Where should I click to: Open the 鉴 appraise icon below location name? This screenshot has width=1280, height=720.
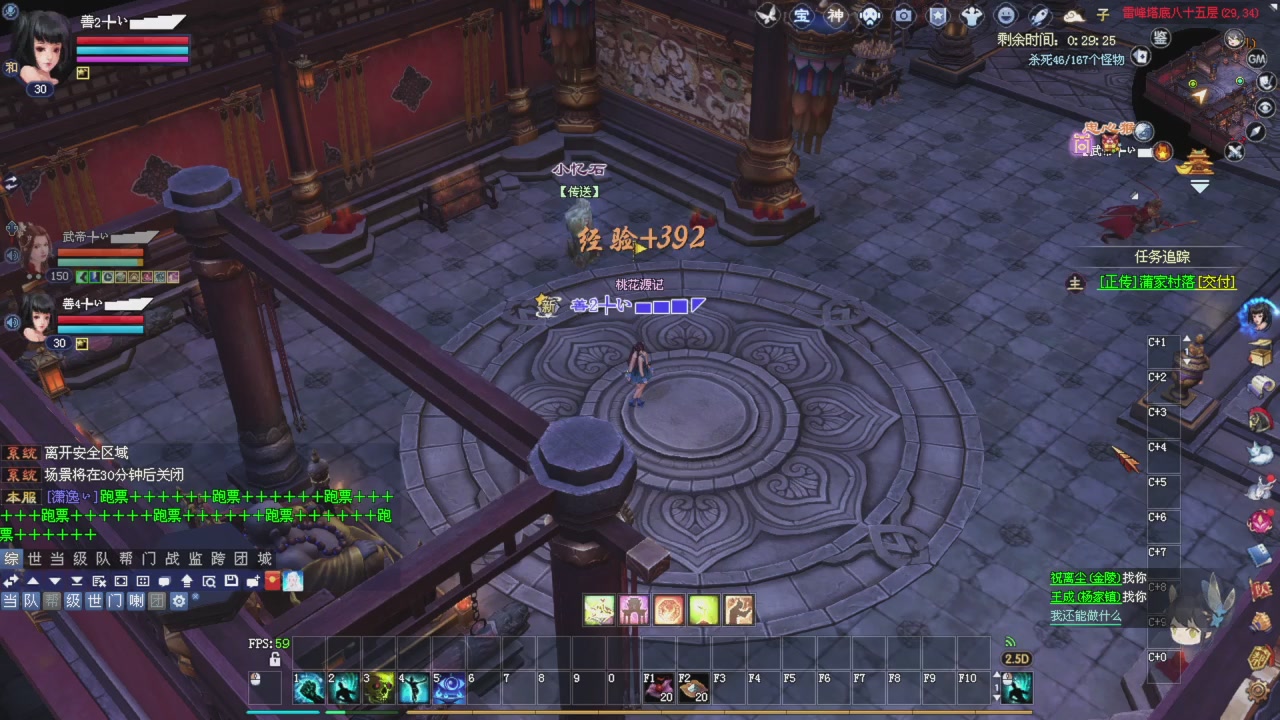[1161, 37]
